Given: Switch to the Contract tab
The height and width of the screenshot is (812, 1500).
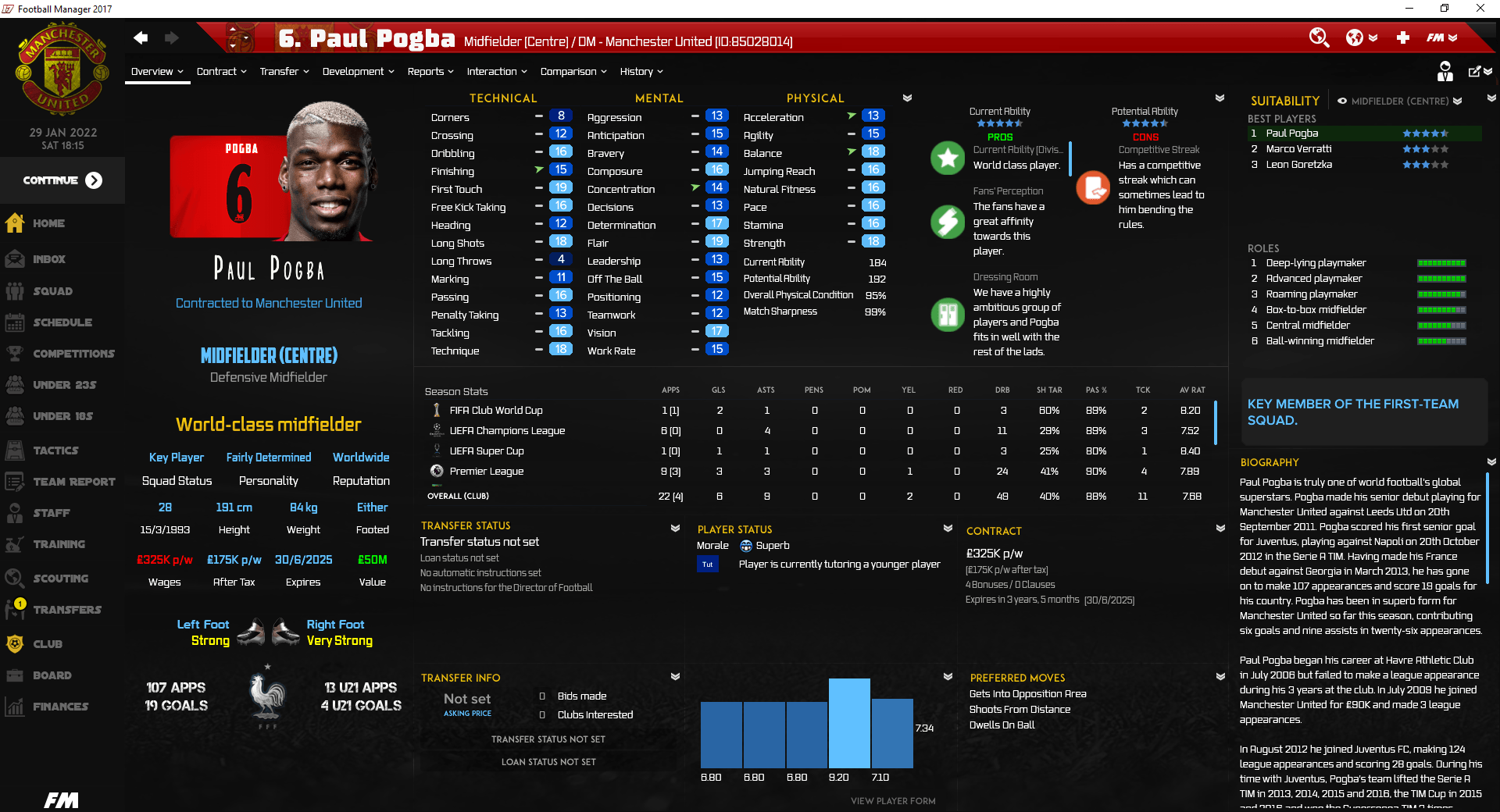Looking at the screenshot, I should coord(217,71).
